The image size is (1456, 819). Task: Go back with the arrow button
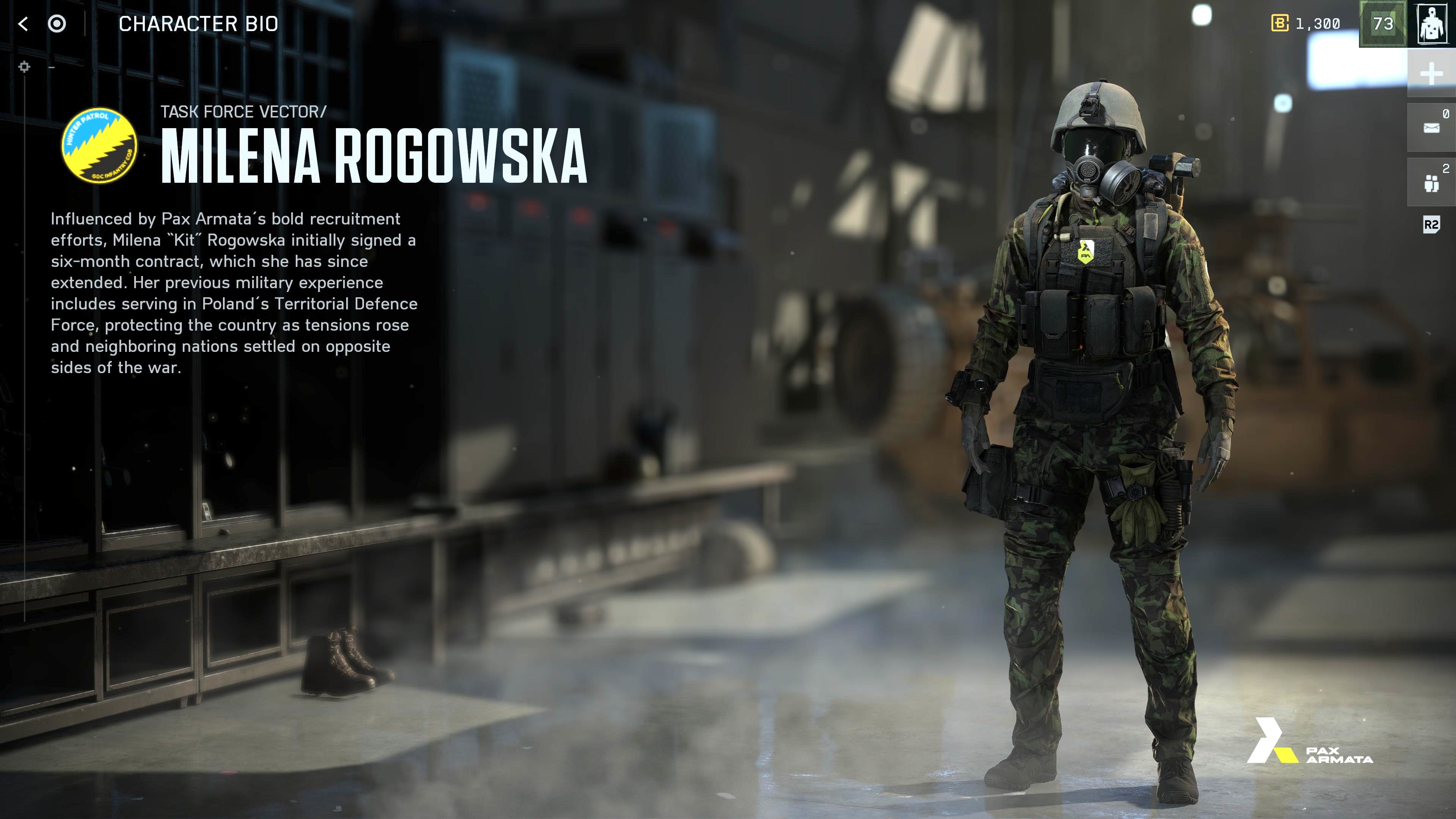tap(23, 24)
